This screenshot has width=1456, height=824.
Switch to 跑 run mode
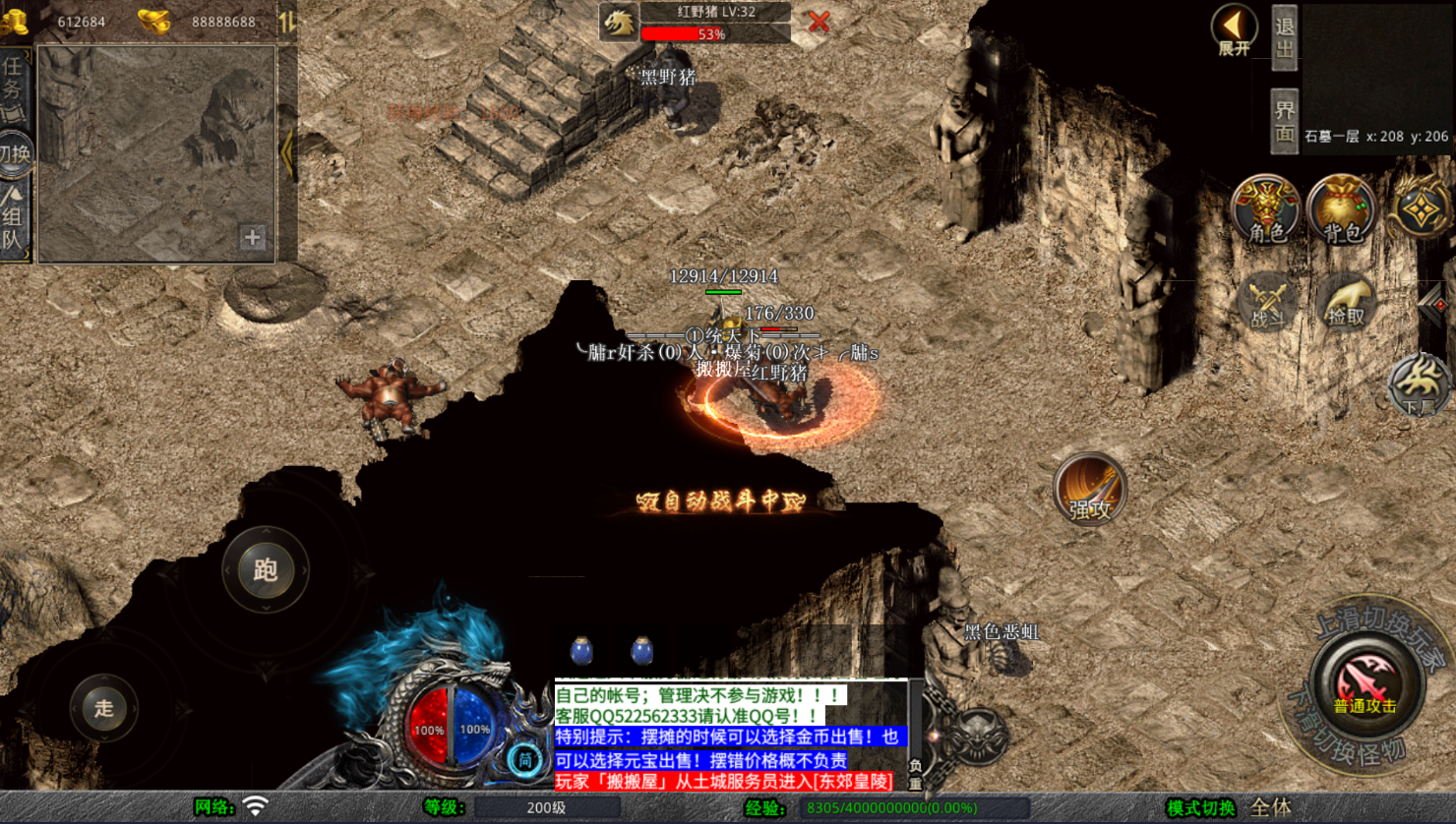[266, 570]
